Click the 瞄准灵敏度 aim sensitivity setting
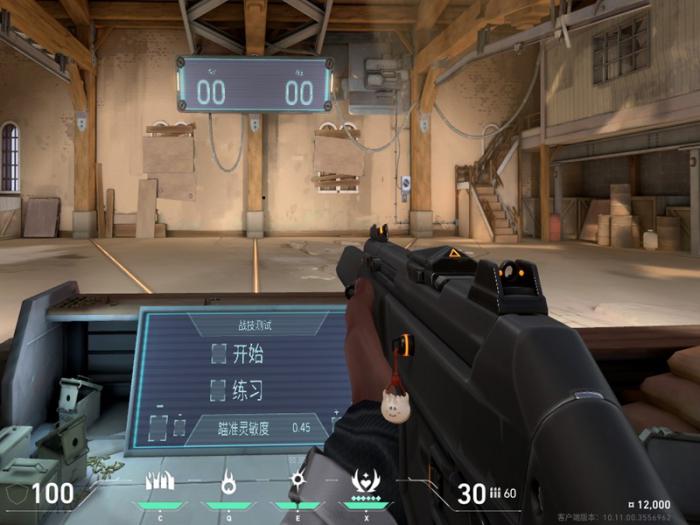700x525 pixels. tap(256, 427)
